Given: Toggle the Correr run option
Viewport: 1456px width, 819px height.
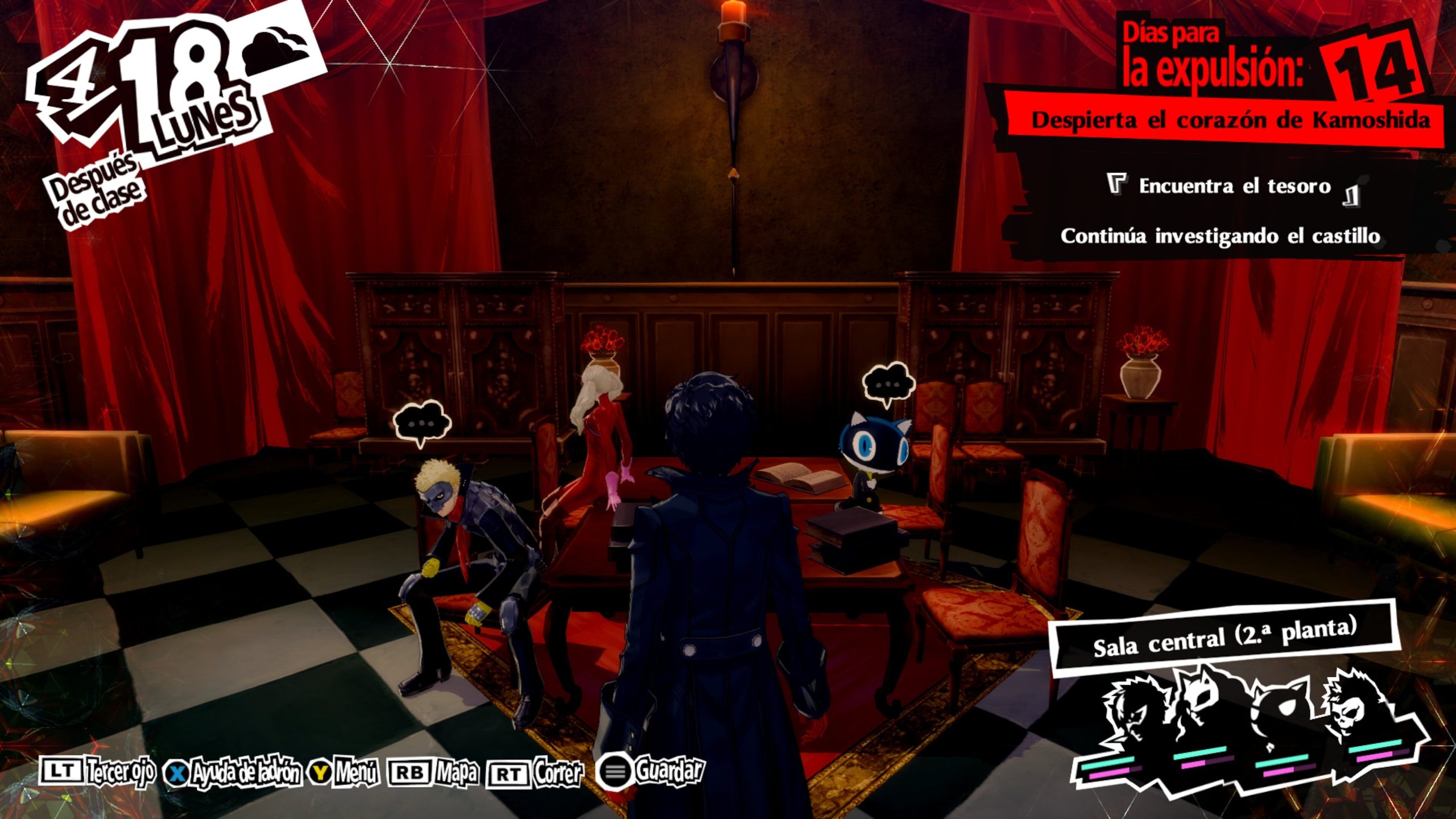Looking at the screenshot, I should tap(535, 773).
